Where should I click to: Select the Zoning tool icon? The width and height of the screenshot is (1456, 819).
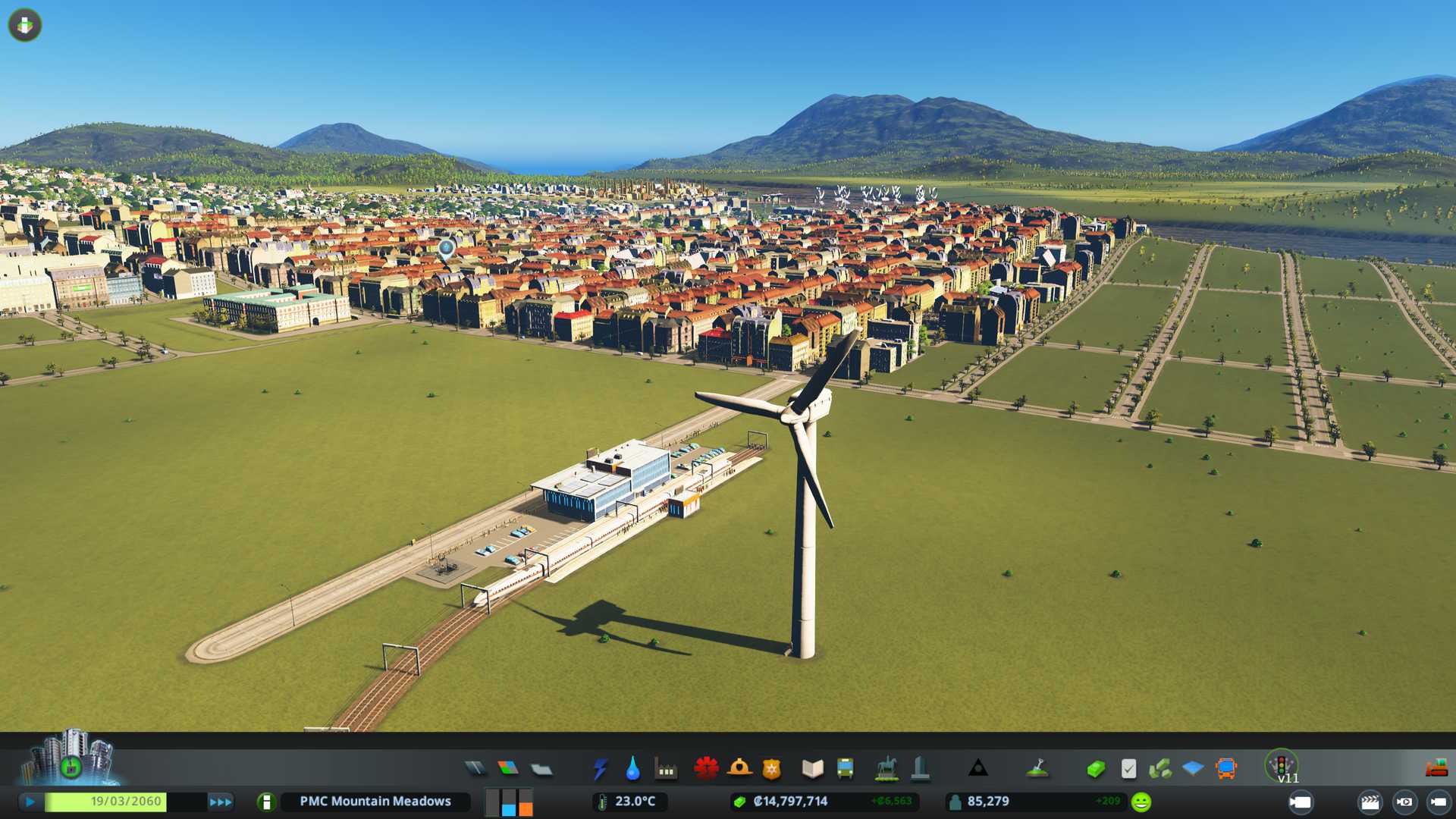click(x=508, y=769)
